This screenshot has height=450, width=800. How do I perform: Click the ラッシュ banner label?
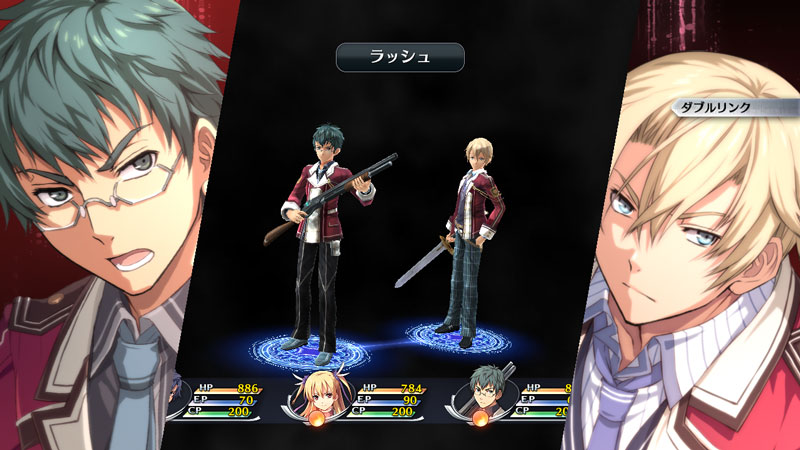coord(399,57)
